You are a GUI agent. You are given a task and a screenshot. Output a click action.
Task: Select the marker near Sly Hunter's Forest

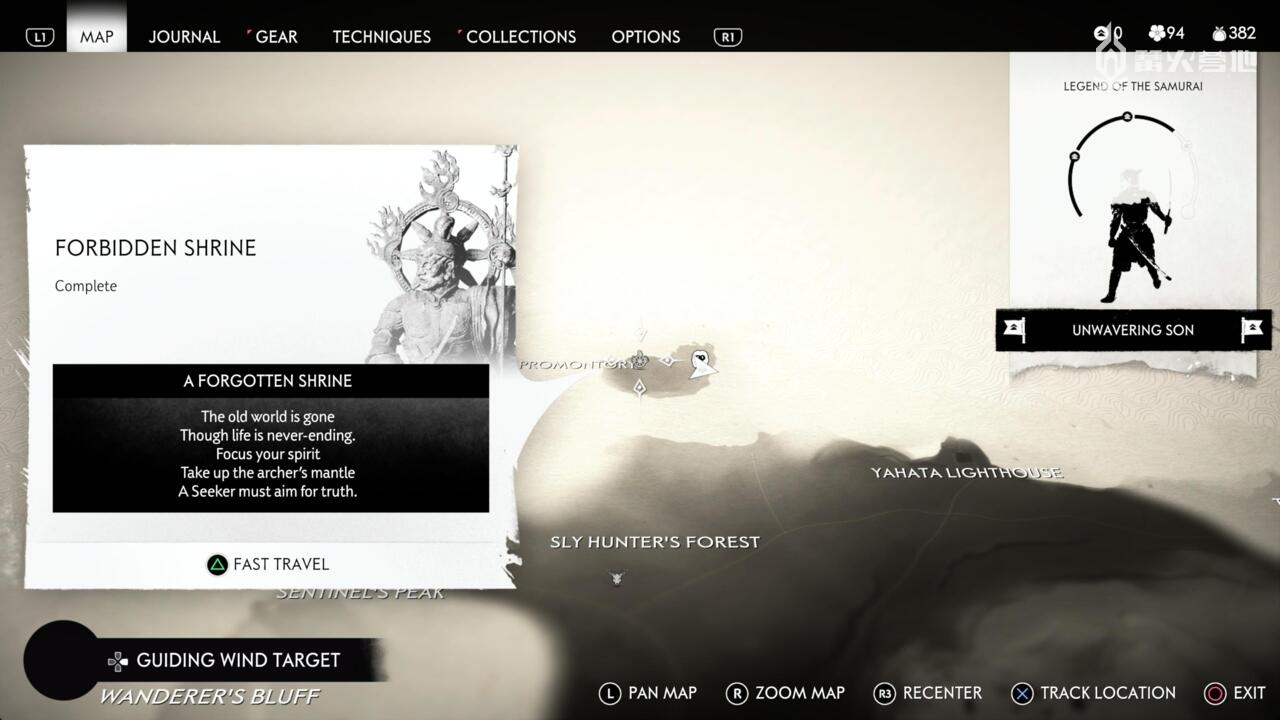pyautogui.click(x=617, y=577)
